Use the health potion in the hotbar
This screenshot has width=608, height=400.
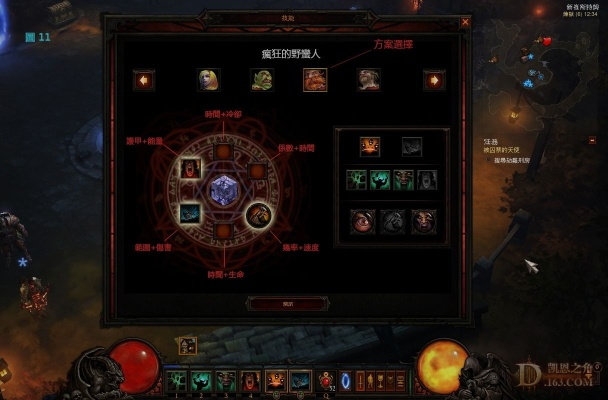324,380
